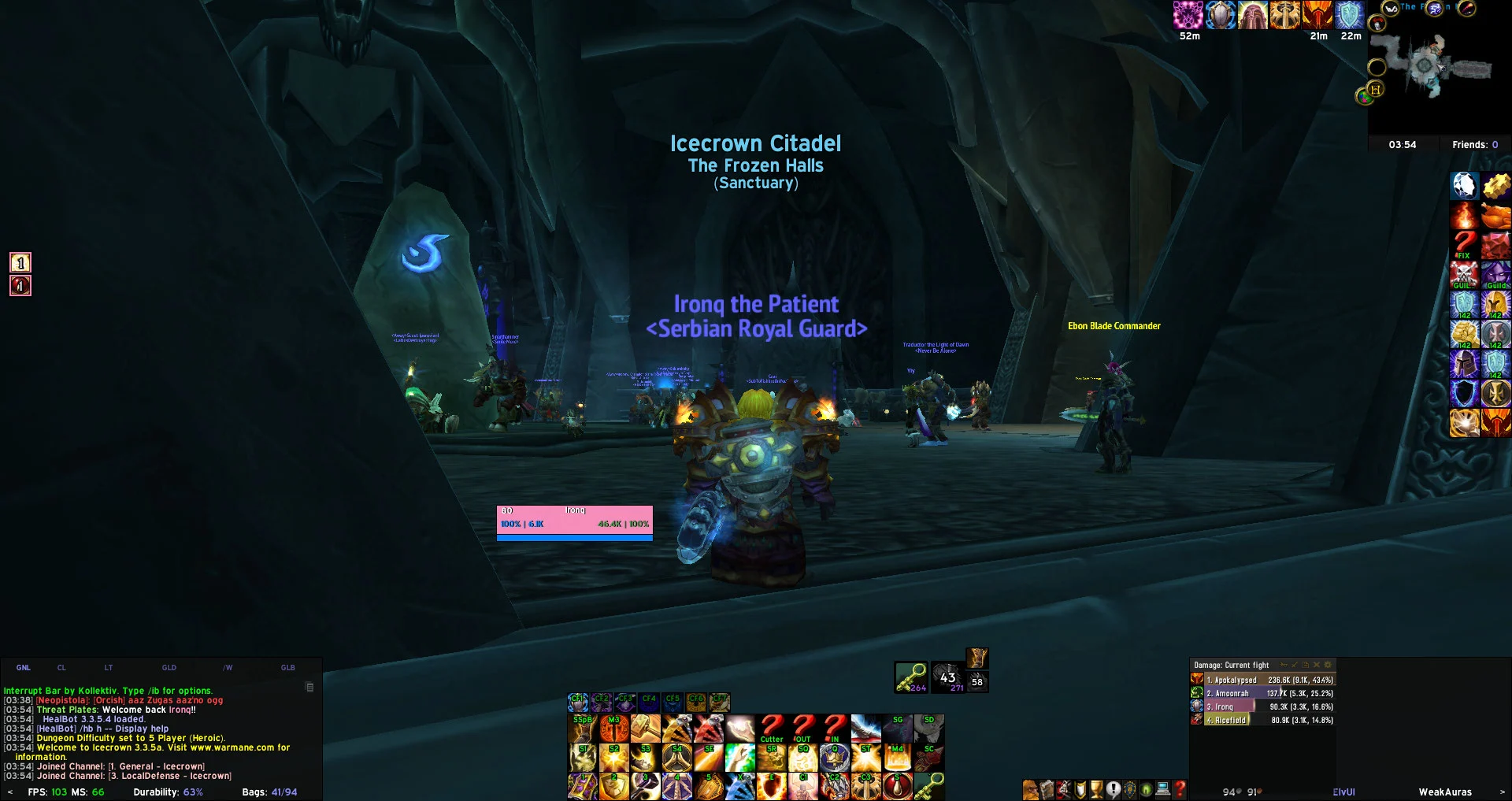The image size is (1512, 801).
Task: Click the purple 52m buff icon
Action: pyautogui.click(x=1188, y=15)
